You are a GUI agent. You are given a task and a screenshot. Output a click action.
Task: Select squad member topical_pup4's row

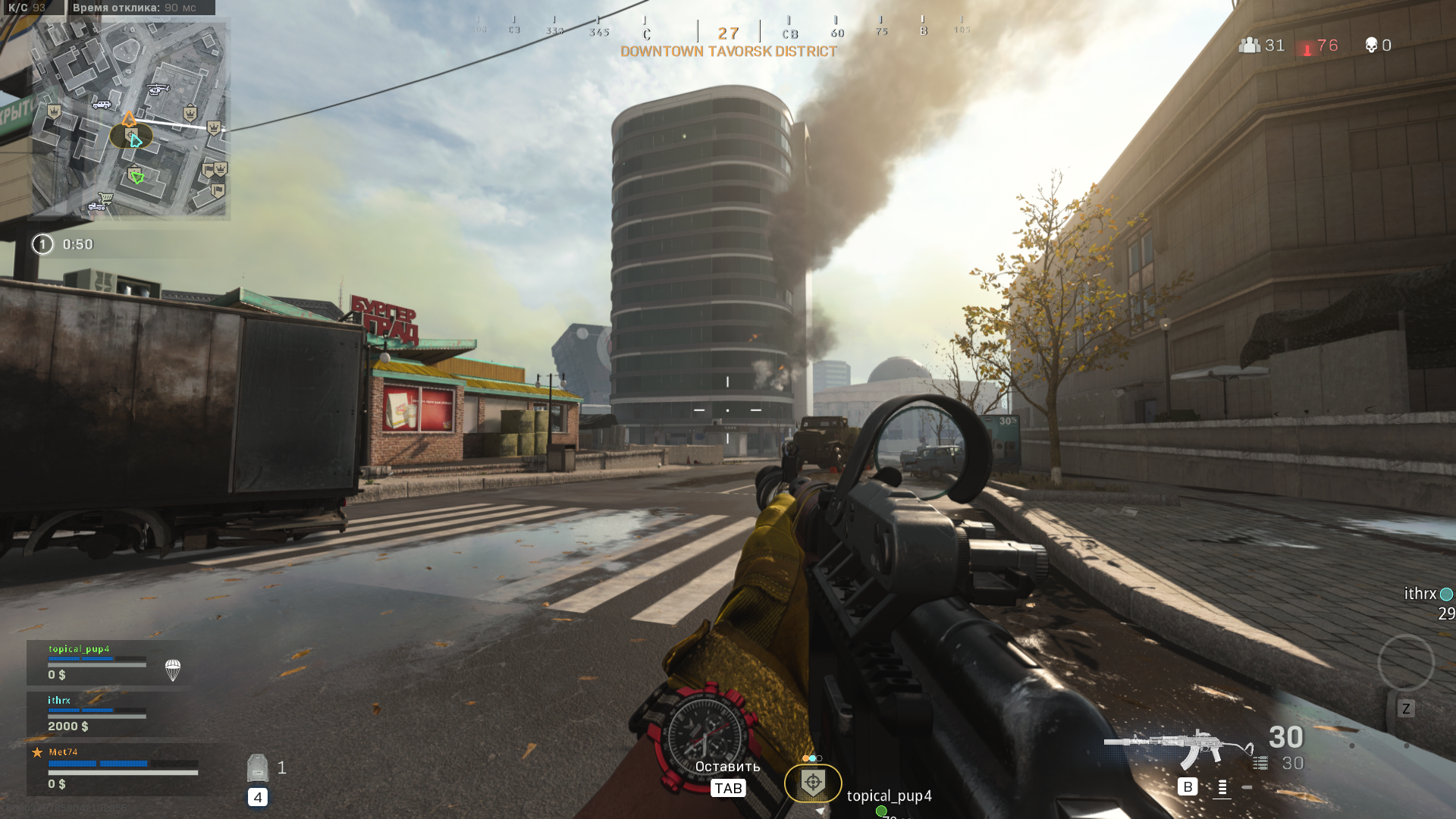point(97,662)
